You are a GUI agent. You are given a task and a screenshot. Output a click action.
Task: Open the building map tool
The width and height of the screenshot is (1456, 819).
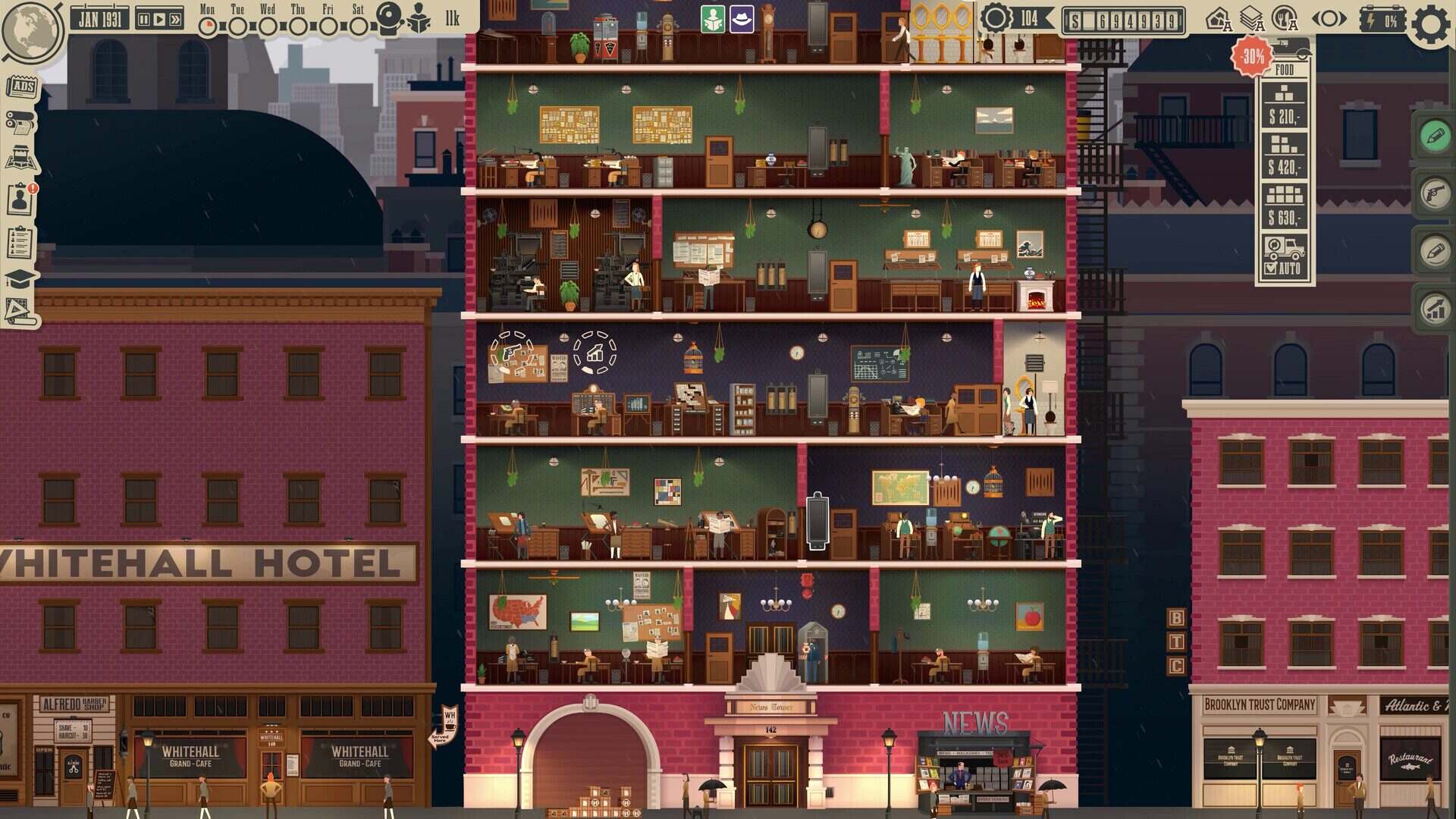(x=20, y=155)
